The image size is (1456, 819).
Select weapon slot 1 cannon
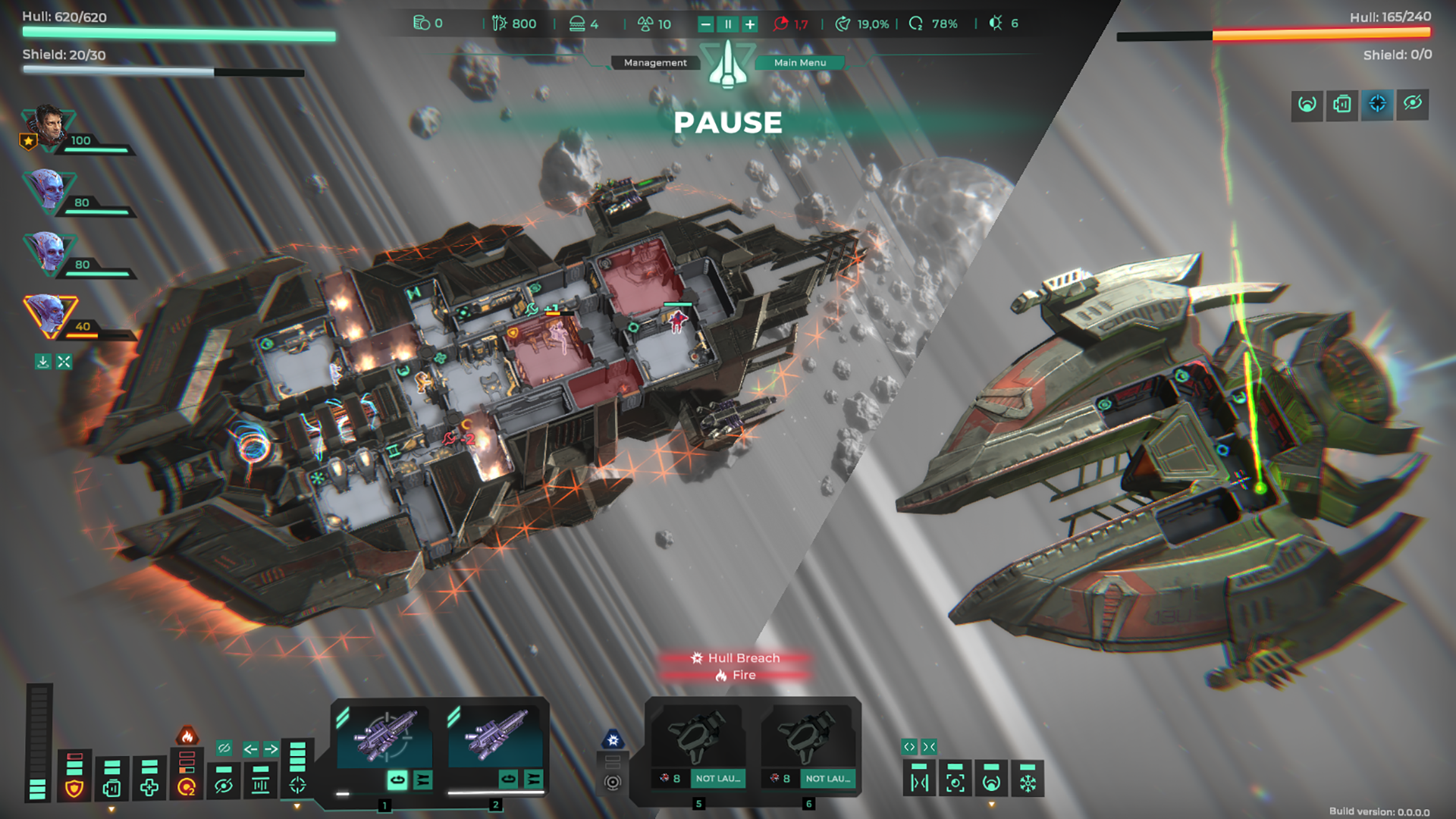click(x=384, y=736)
